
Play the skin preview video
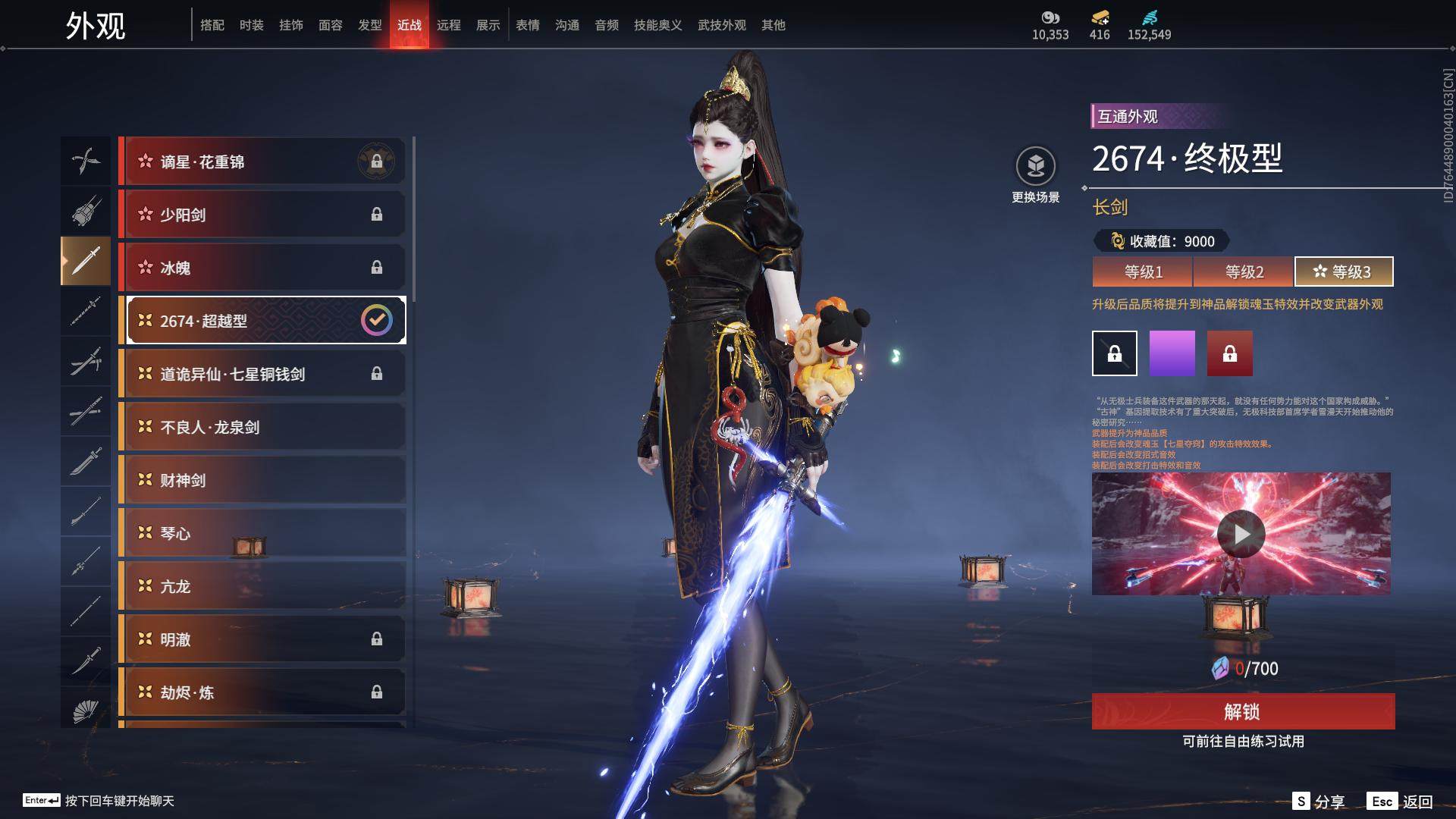pos(1241,534)
